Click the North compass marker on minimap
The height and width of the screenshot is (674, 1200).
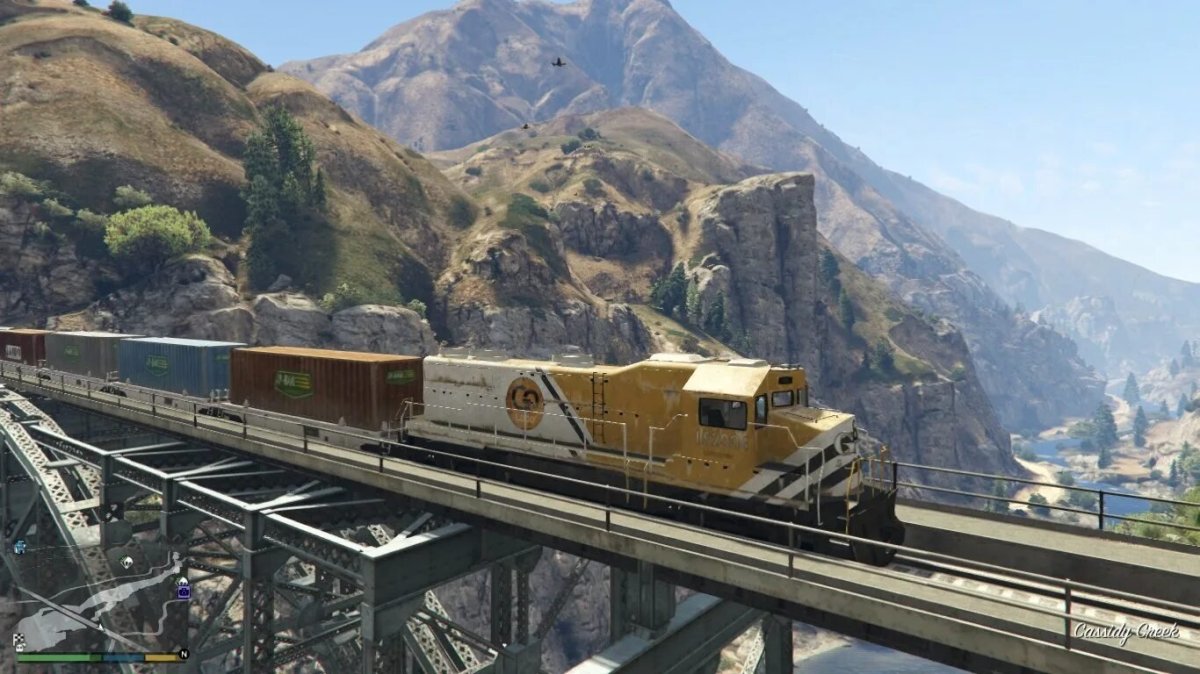click(183, 654)
